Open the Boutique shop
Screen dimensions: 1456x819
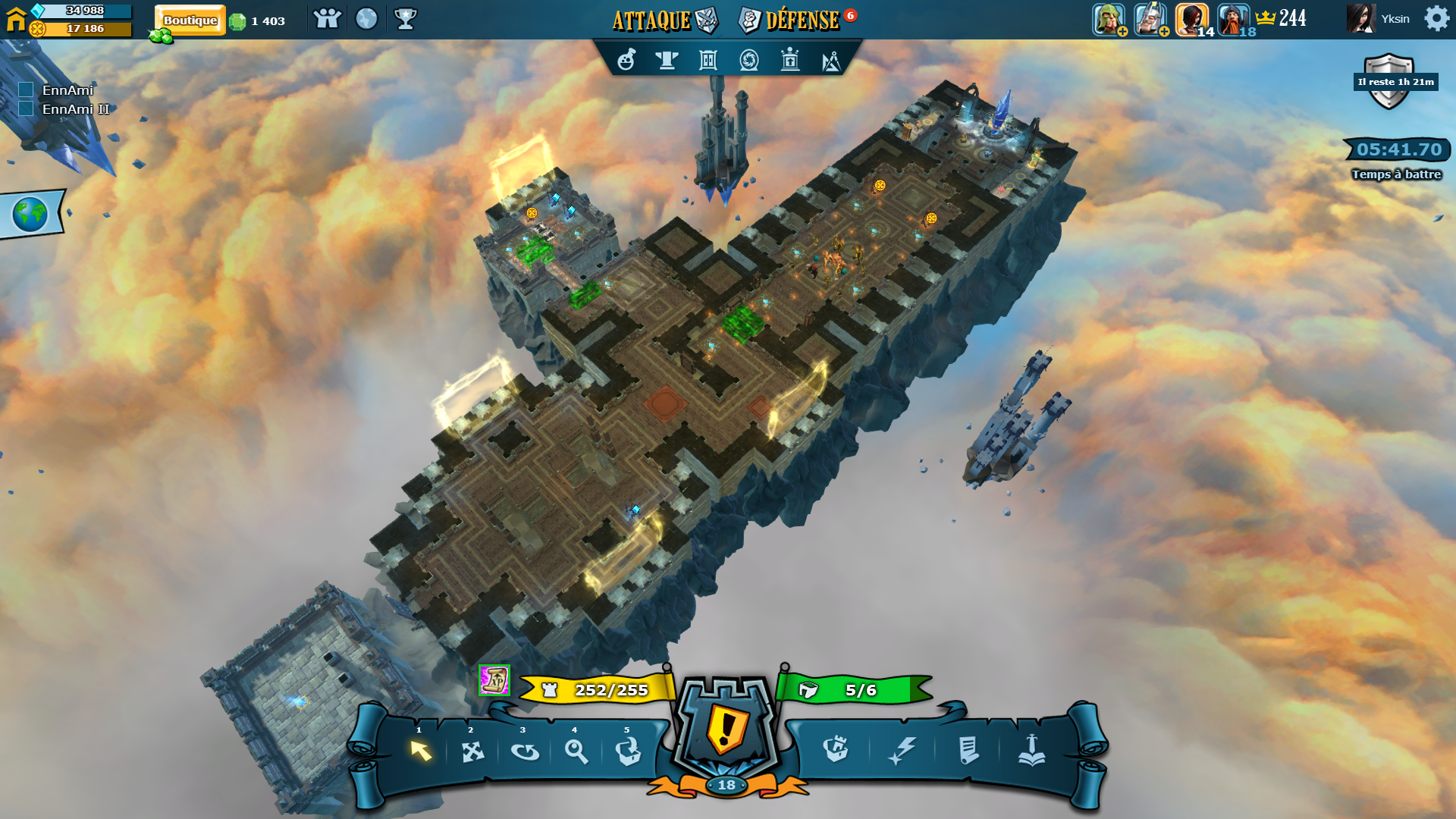tap(190, 20)
